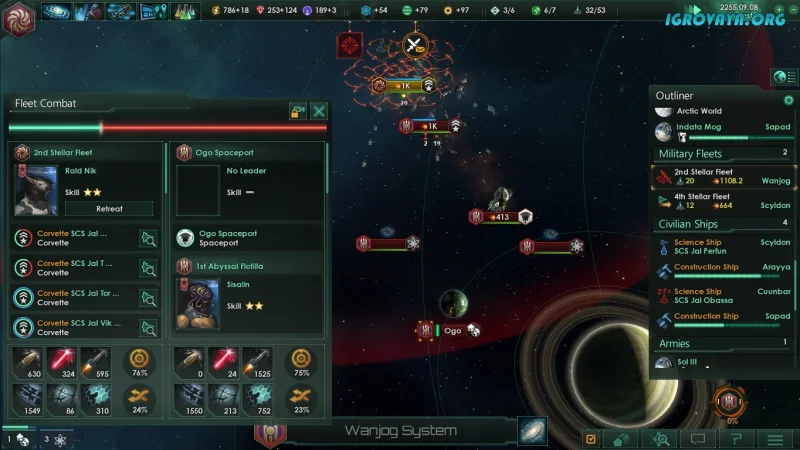Toggle the Outliner globe button

[x=783, y=78]
